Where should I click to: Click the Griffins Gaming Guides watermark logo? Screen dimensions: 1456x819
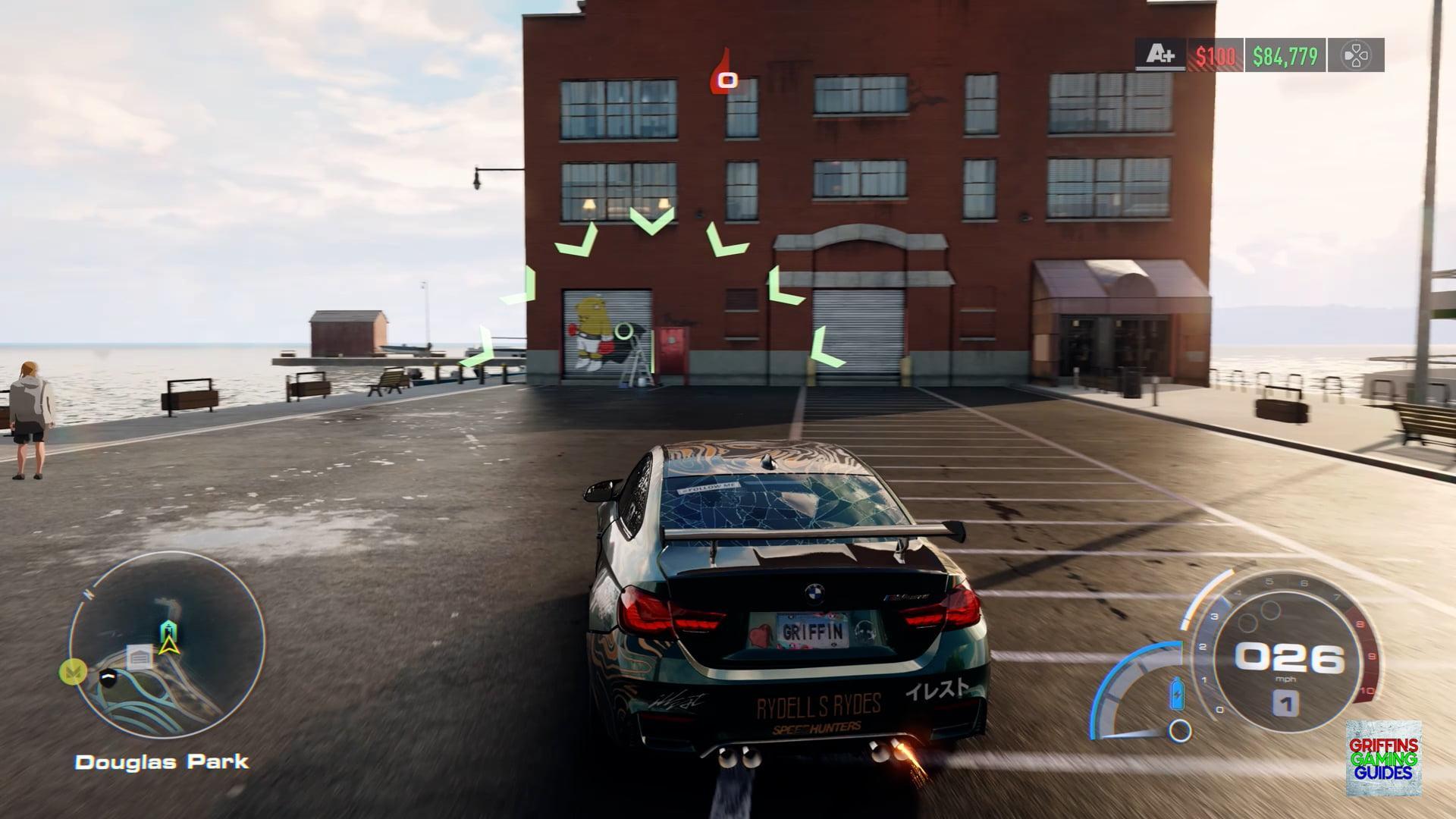click(x=1383, y=758)
